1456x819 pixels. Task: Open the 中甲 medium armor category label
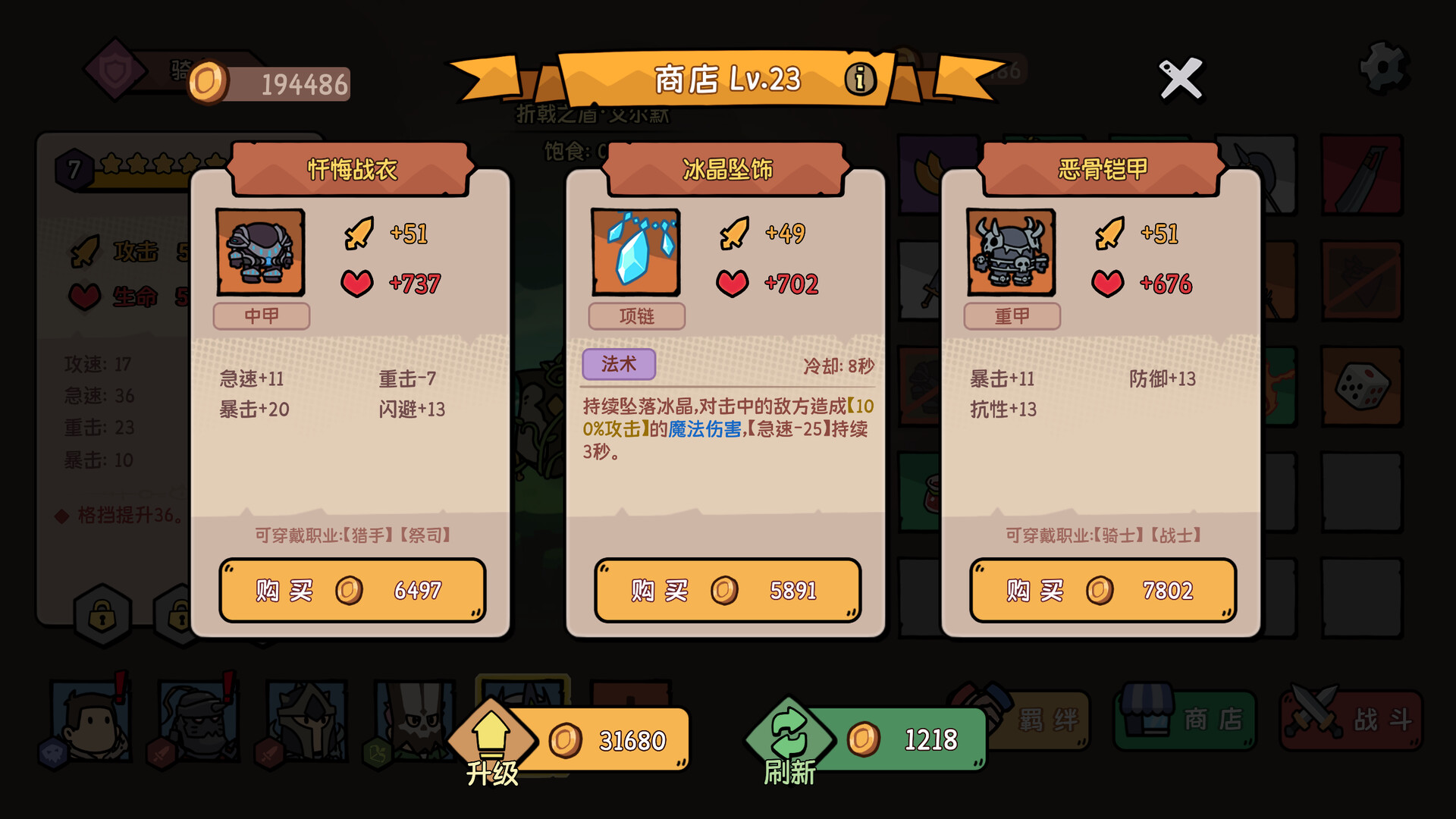pos(262,316)
